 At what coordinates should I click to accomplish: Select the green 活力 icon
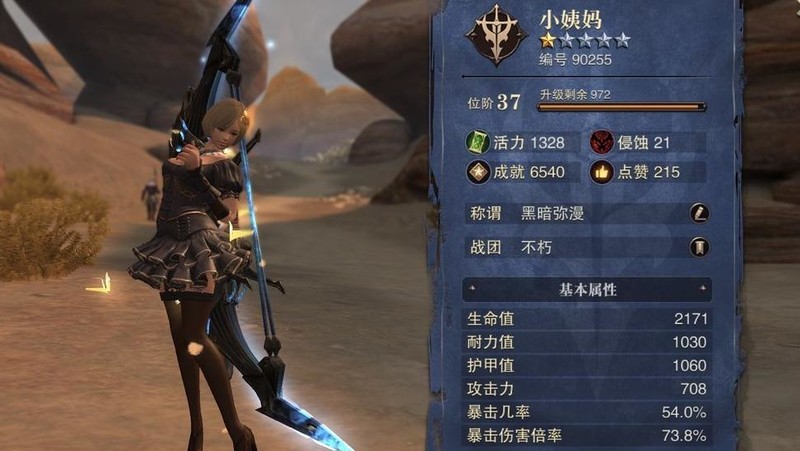pyautogui.click(x=479, y=143)
